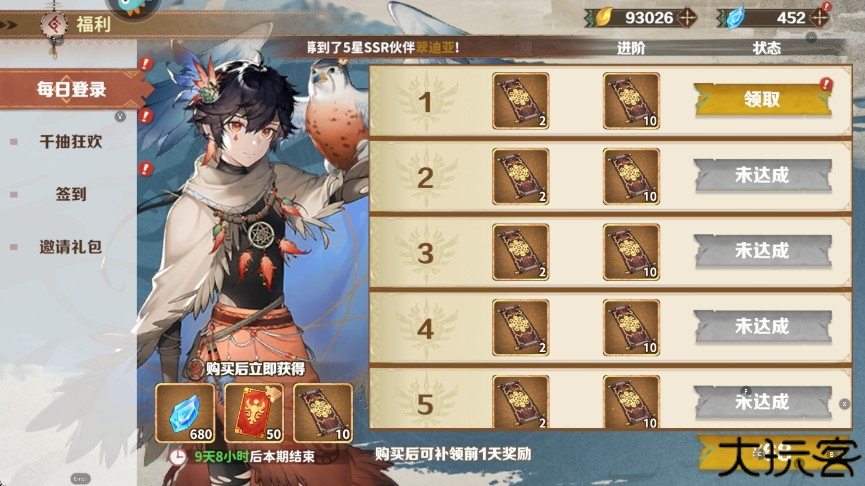865x486 pixels.
Task: Select the 签到 tab
Action: coord(71,194)
